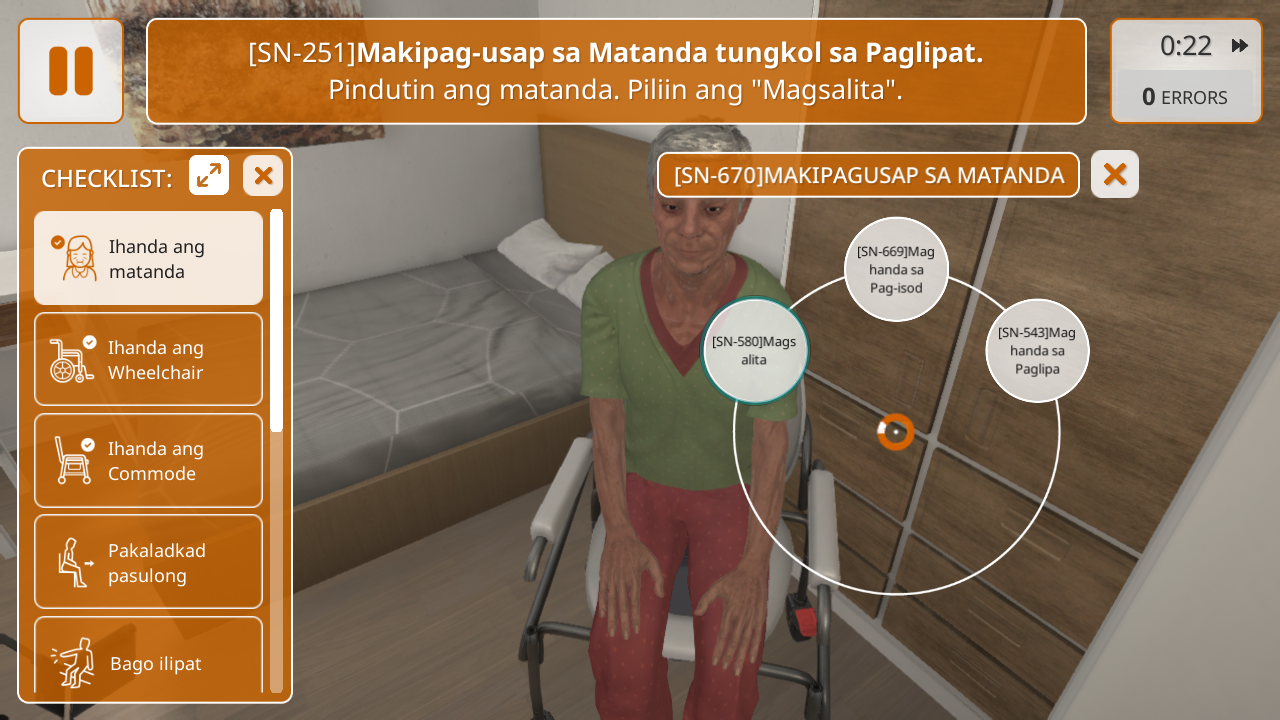The height and width of the screenshot is (720, 1280).
Task: Close the checklist panel
Action: click(x=263, y=176)
